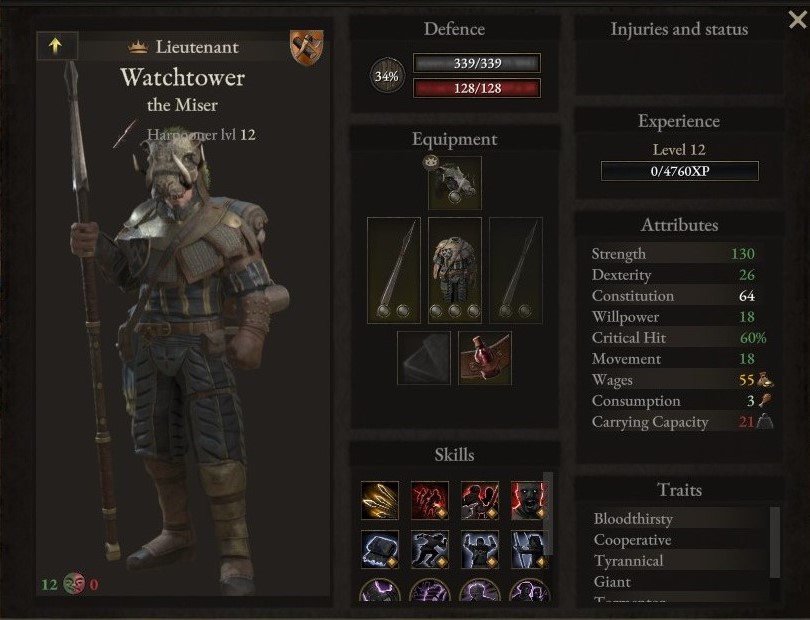
Task: Click the axe-and-hammer shield emblem
Action: click(306, 47)
